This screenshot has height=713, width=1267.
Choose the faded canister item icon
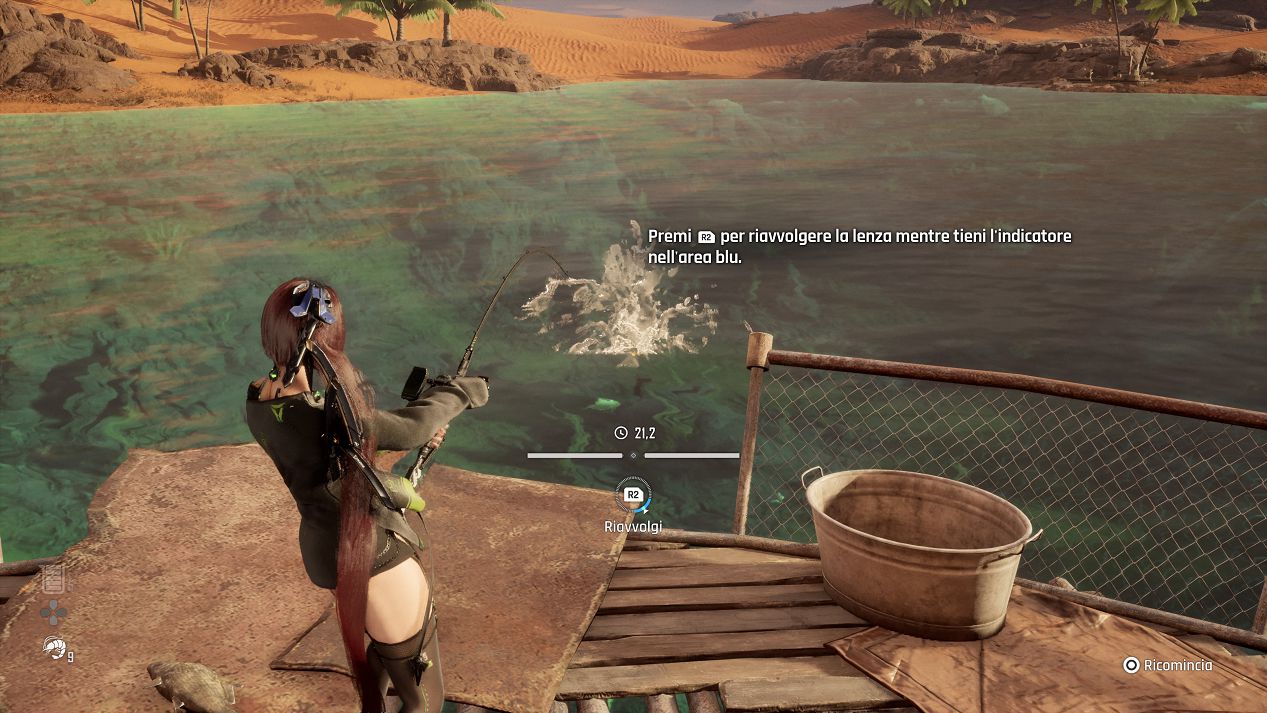point(53,578)
